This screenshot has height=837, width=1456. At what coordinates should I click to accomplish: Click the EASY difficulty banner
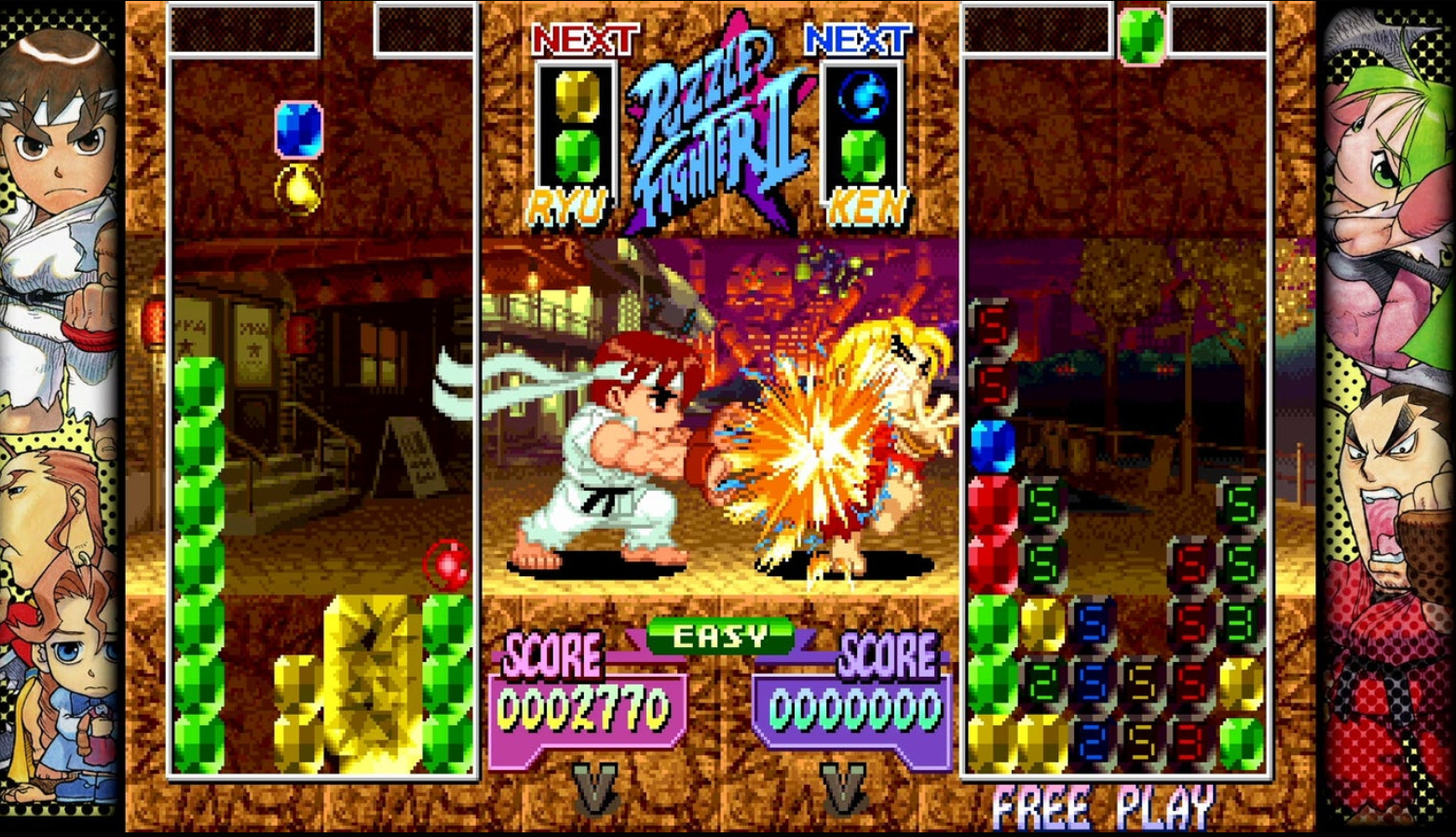719,637
